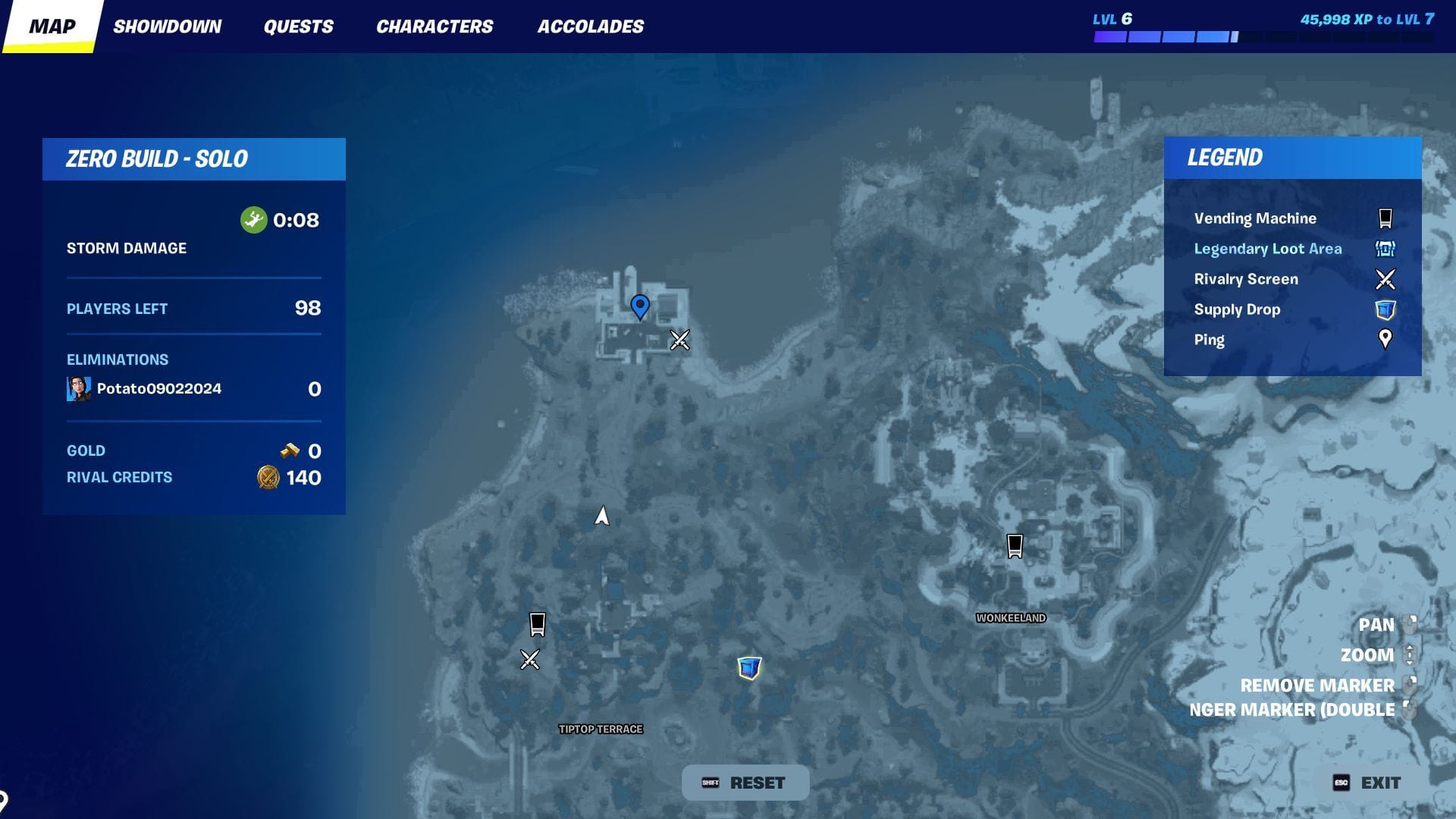
Task: Click the Map tab
Action: pyautogui.click(x=52, y=27)
